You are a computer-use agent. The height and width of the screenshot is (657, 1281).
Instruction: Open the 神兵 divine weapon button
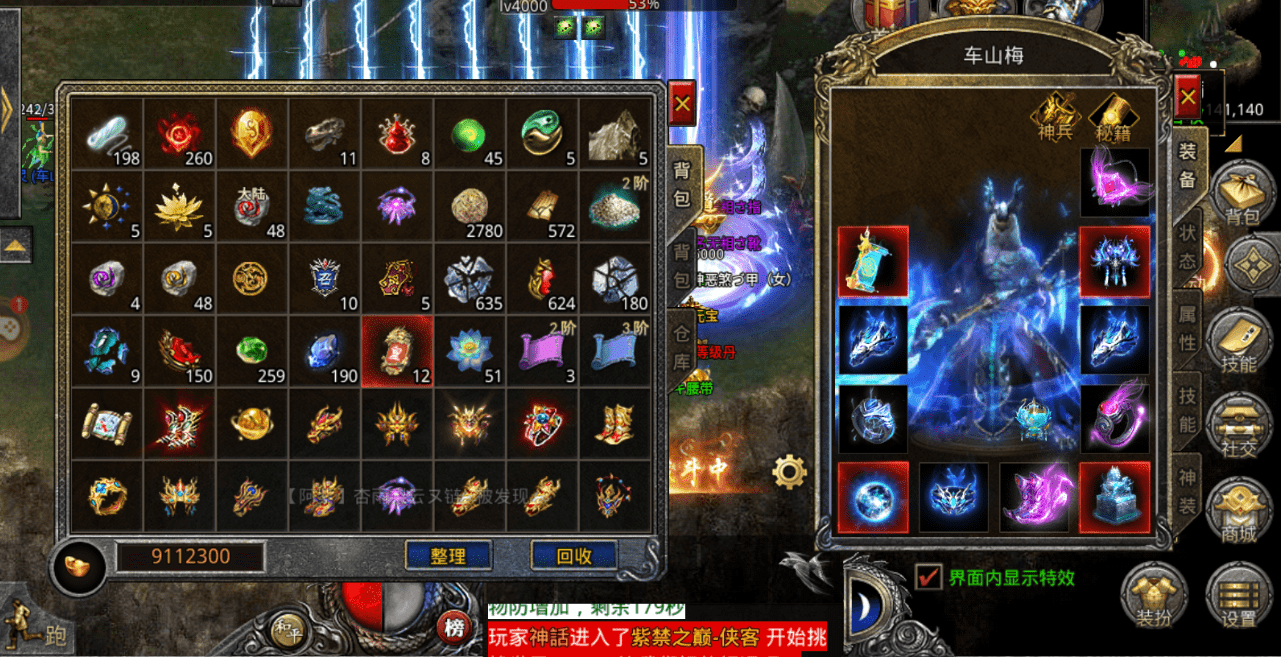coord(1058,119)
